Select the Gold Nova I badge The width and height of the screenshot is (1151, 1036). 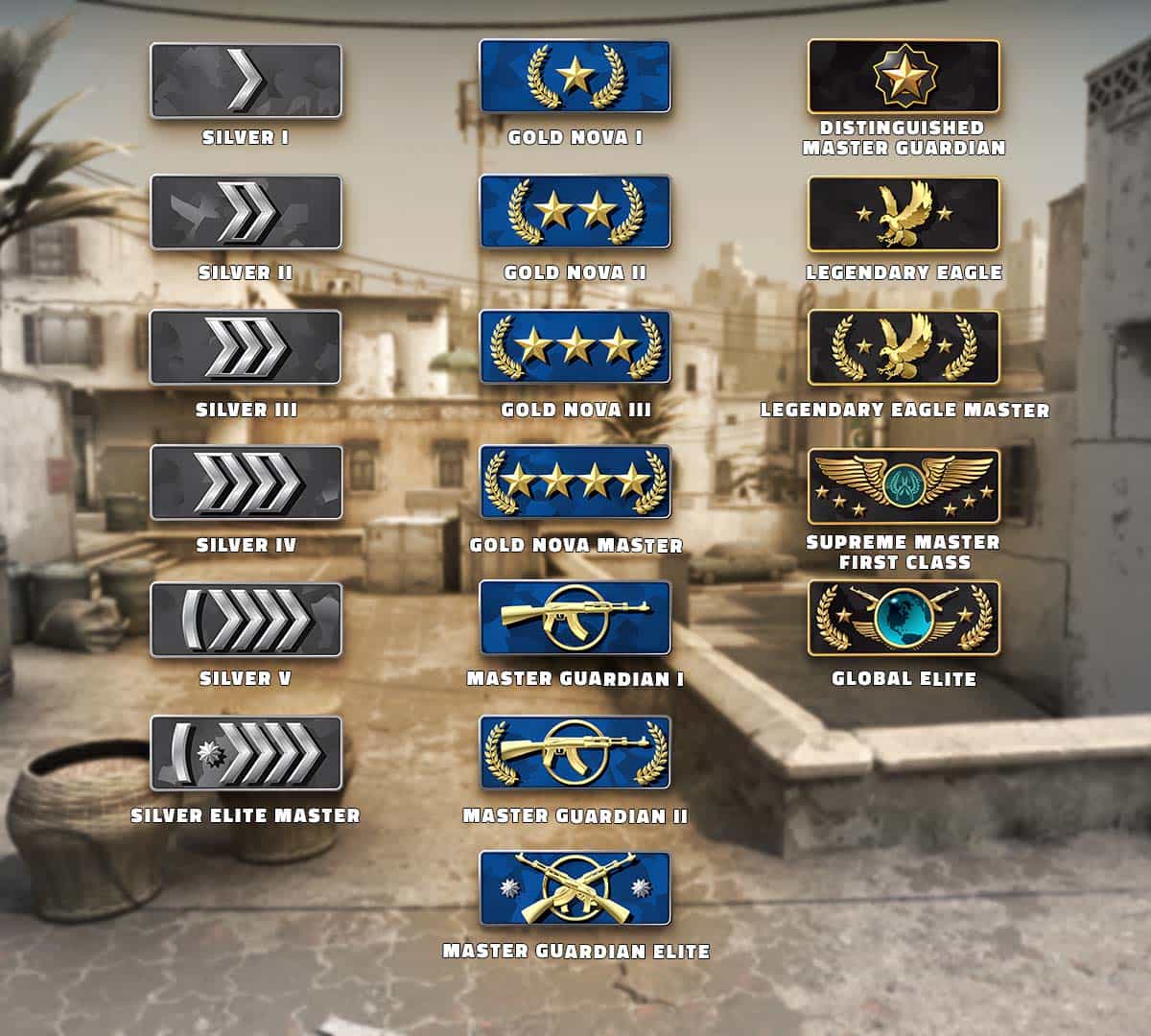575,77
